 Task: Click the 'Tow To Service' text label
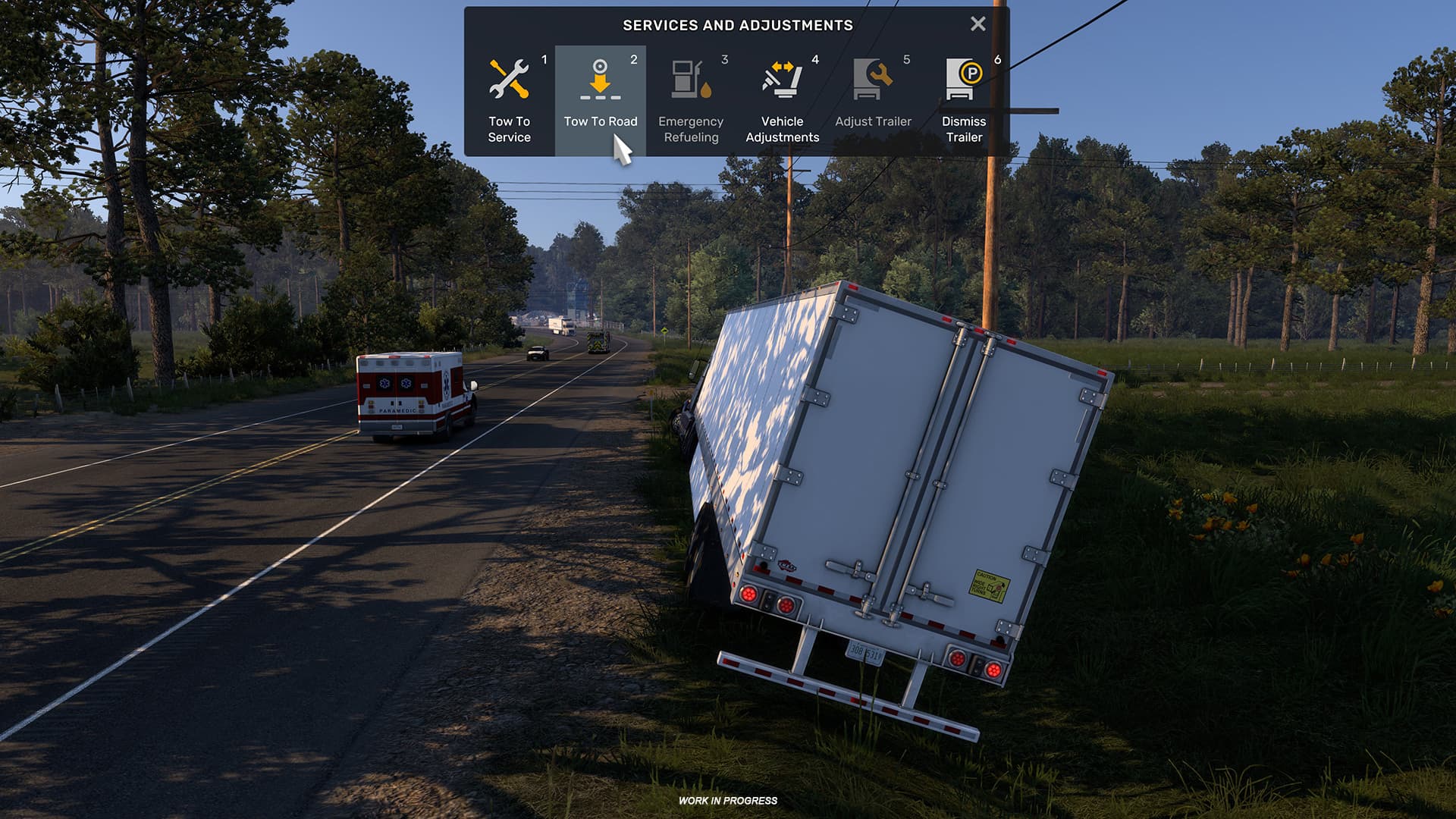point(511,130)
